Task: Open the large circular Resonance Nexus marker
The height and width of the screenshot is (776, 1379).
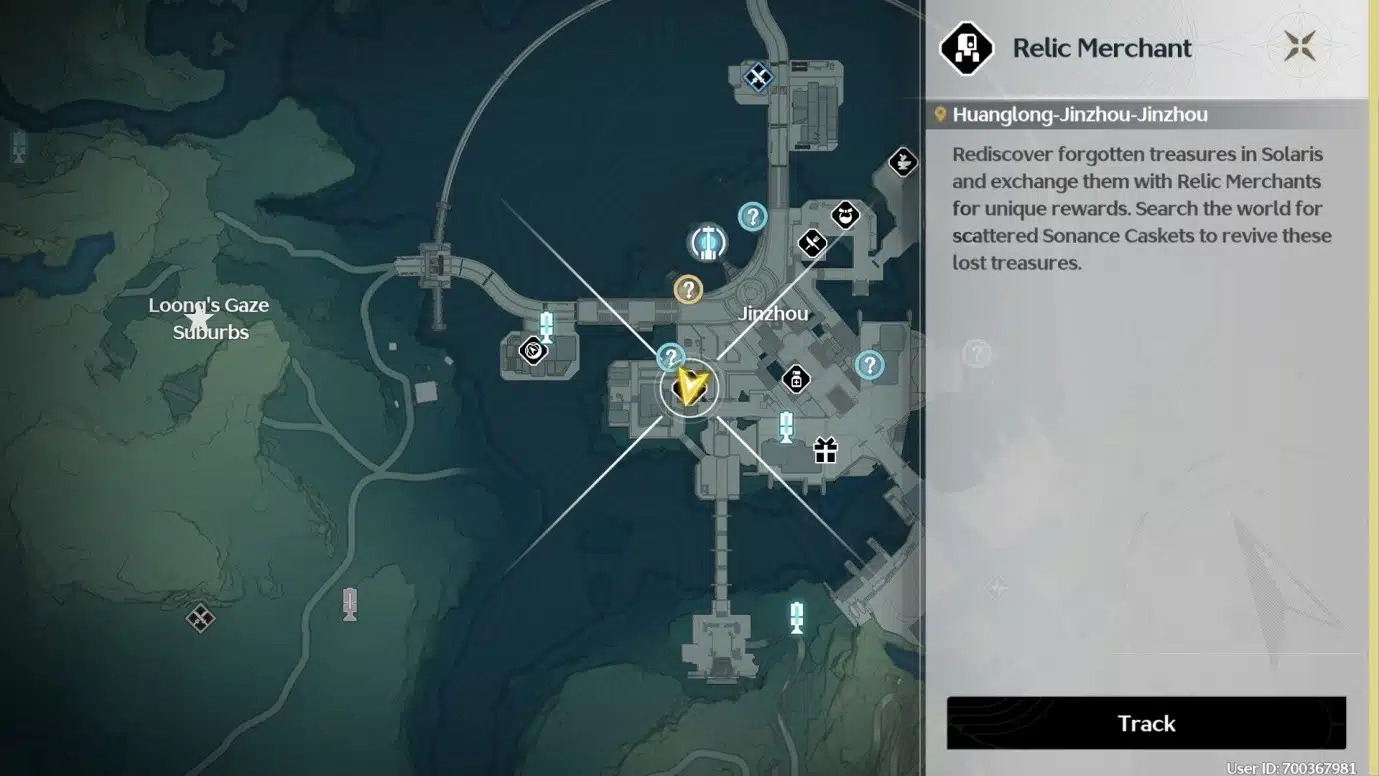Action: pyautogui.click(x=708, y=242)
